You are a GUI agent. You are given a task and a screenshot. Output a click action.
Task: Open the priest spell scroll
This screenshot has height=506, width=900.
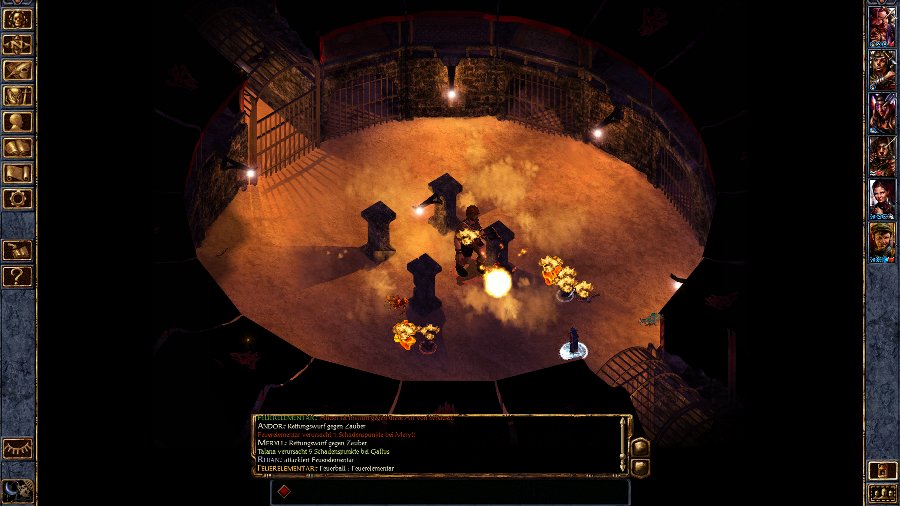tap(18, 173)
